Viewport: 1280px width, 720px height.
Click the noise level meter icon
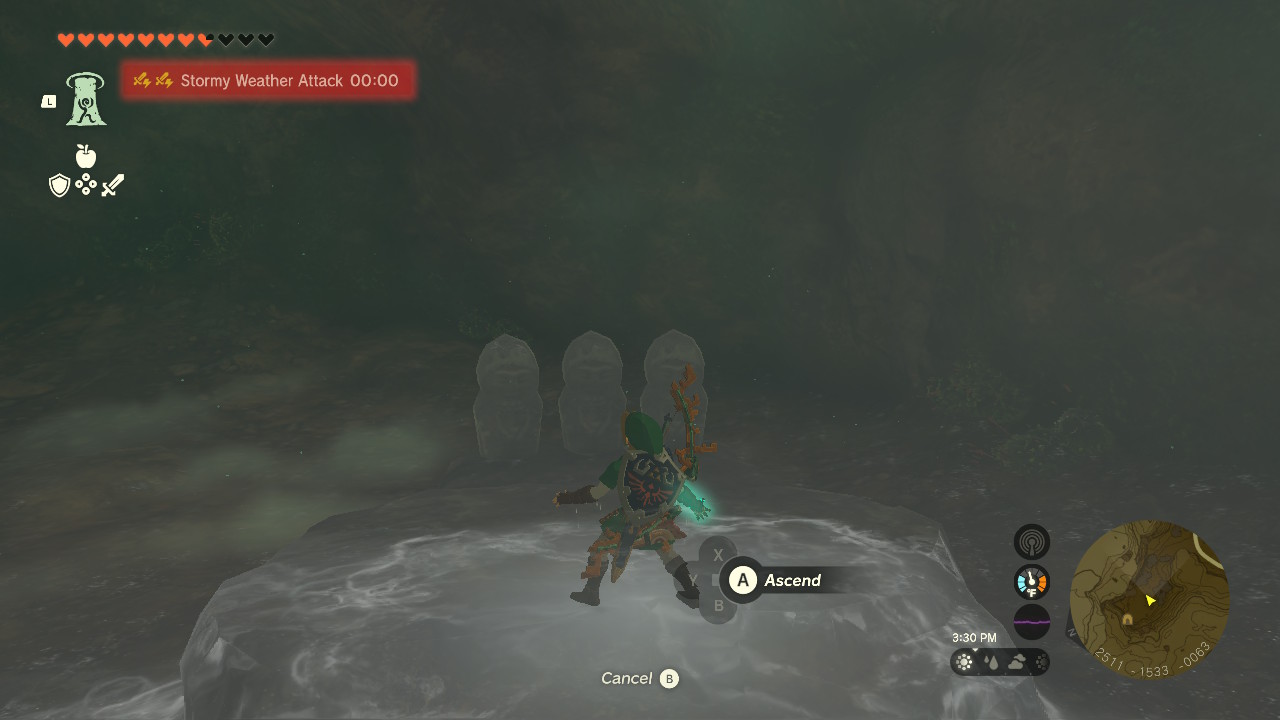(1031, 621)
